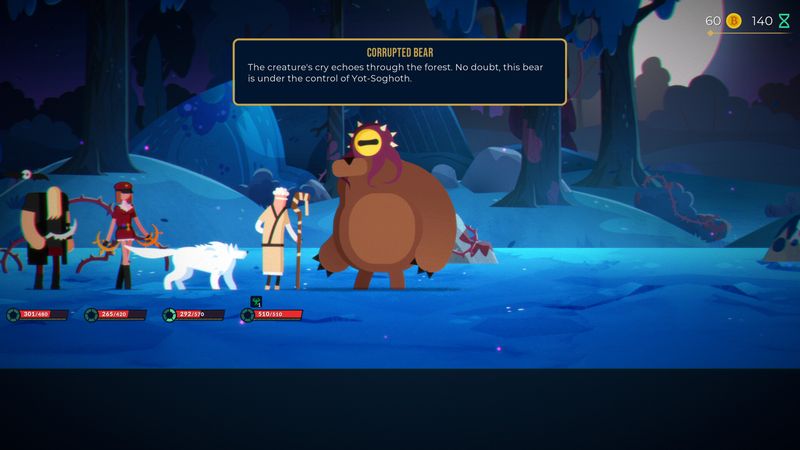800x450 pixels.
Task: Click the Corrupted Bear dialogue box to continue
Action: coord(400,72)
